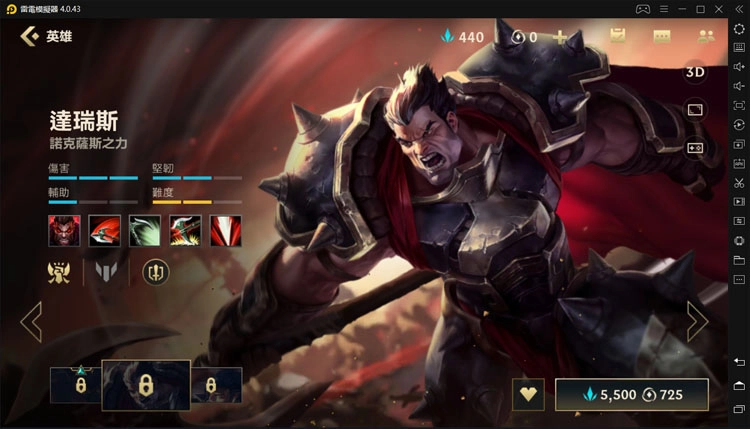Image resolution: width=750 pixels, height=429 pixels.
Task: Toggle the 3D model view
Action: 695,72
